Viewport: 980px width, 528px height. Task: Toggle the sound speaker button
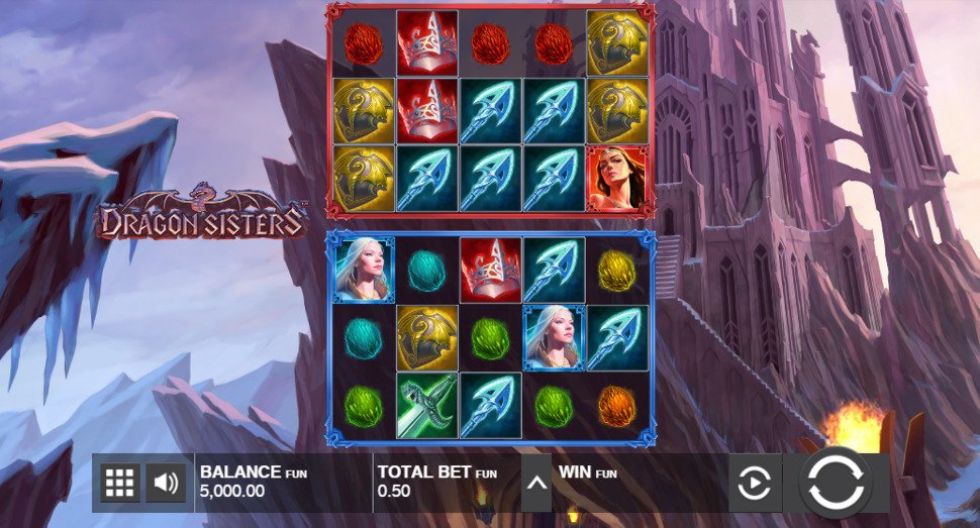tap(166, 484)
